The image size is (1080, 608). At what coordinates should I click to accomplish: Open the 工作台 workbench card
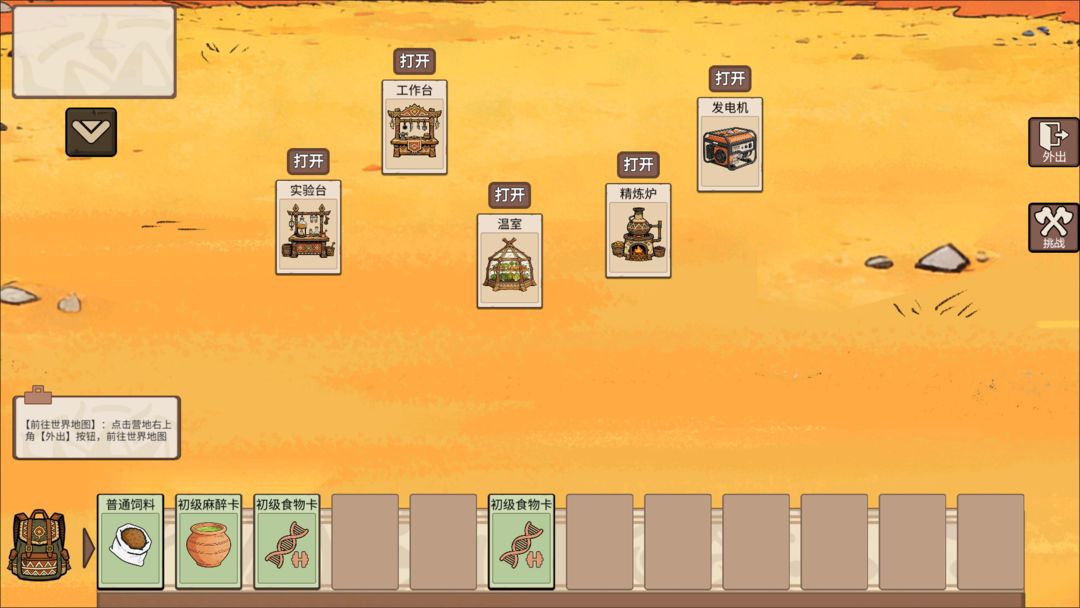(414, 61)
